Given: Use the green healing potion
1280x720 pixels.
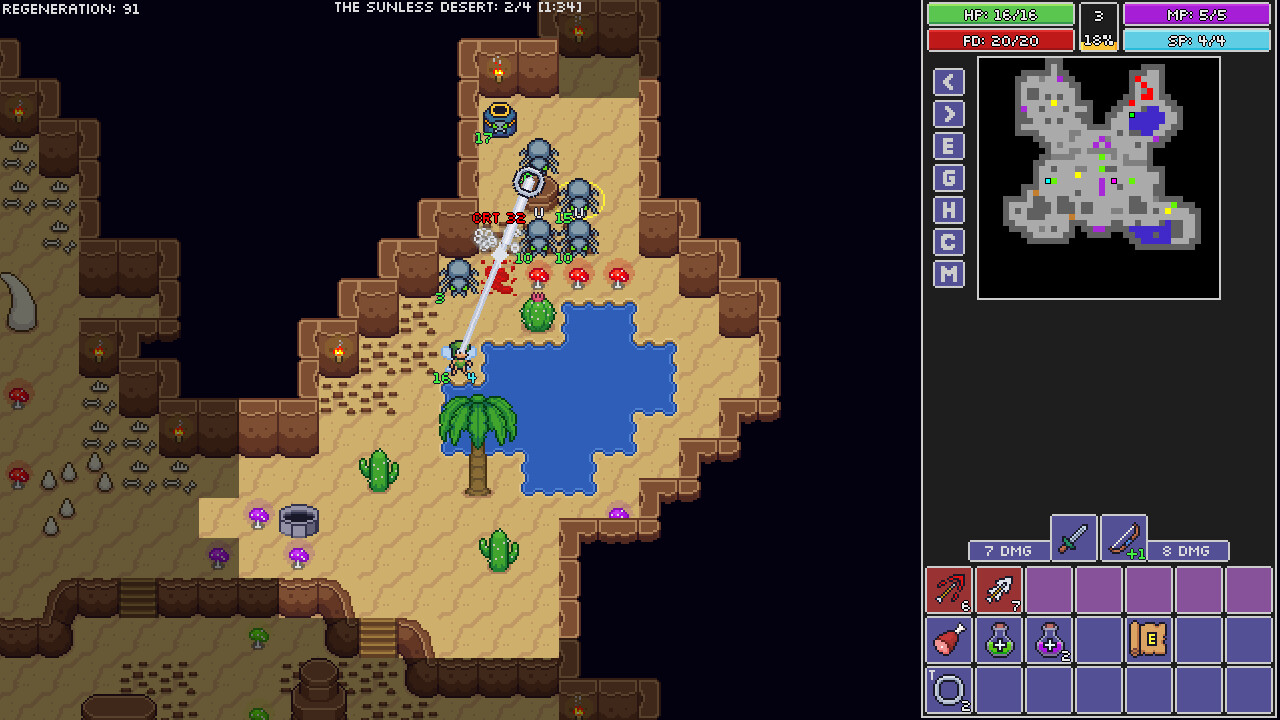Looking at the screenshot, I should coord(999,640).
